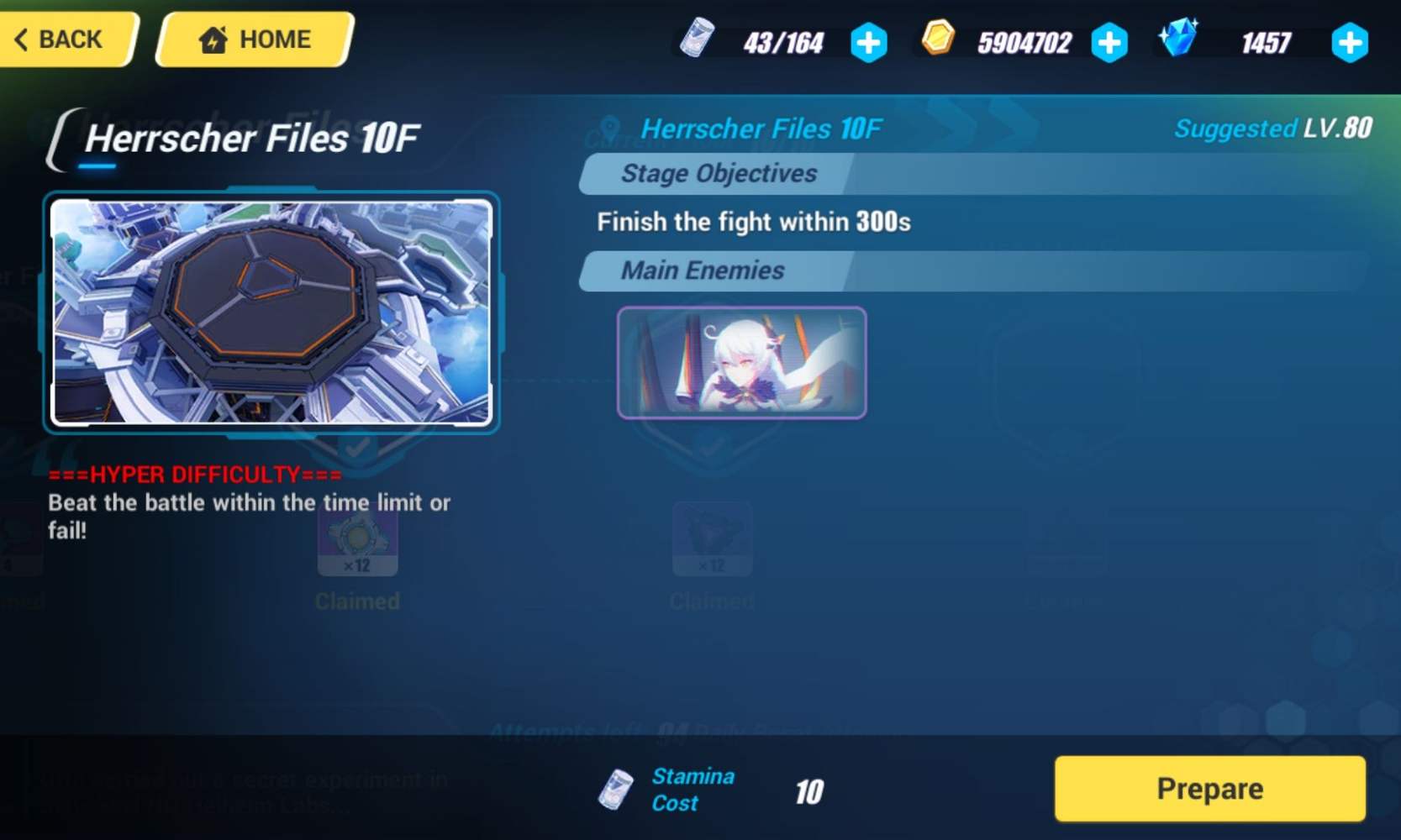Click the claimed gear reward icon marked x12

(x=358, y=540)
